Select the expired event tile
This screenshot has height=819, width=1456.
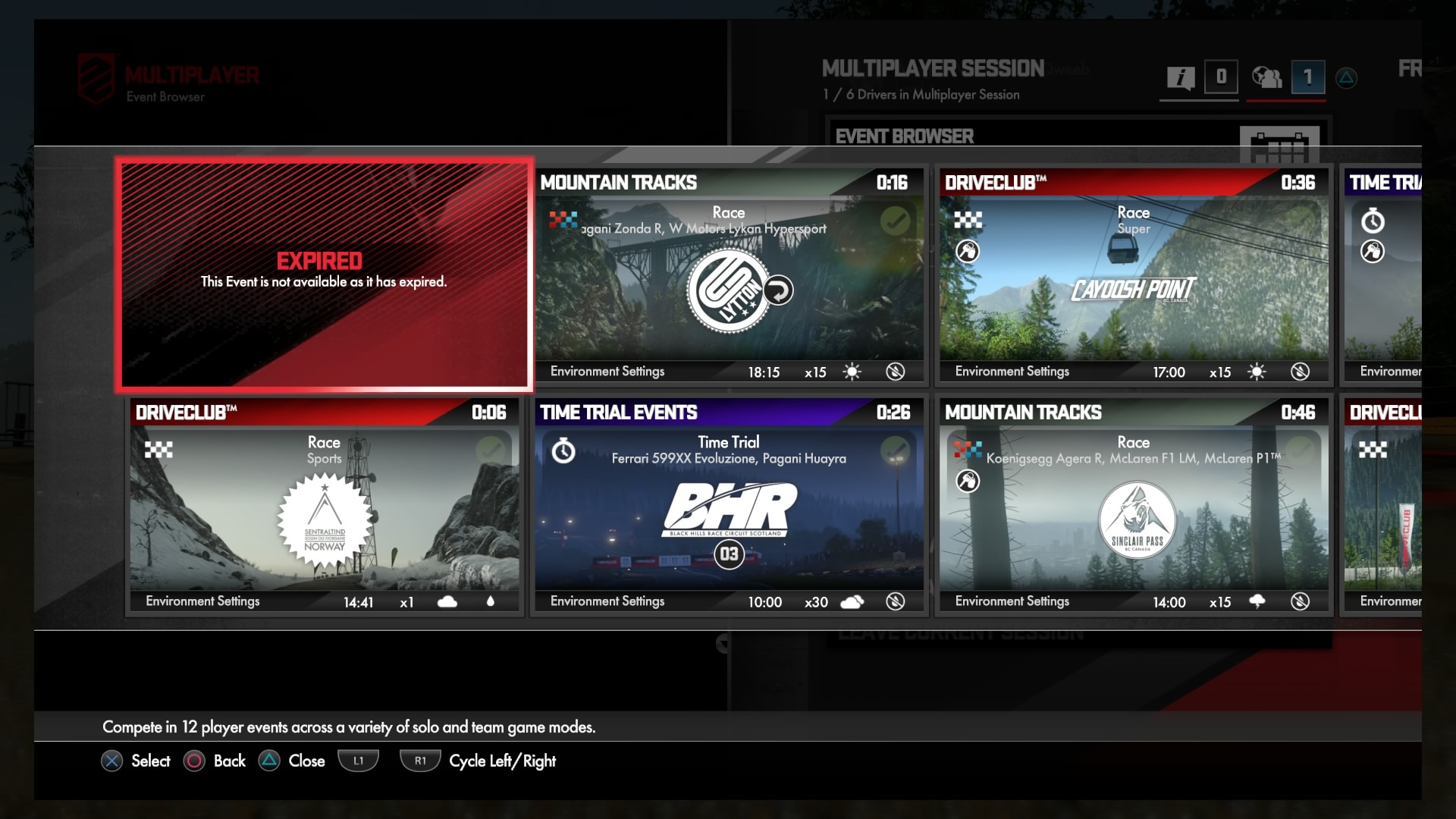[324, 275]
